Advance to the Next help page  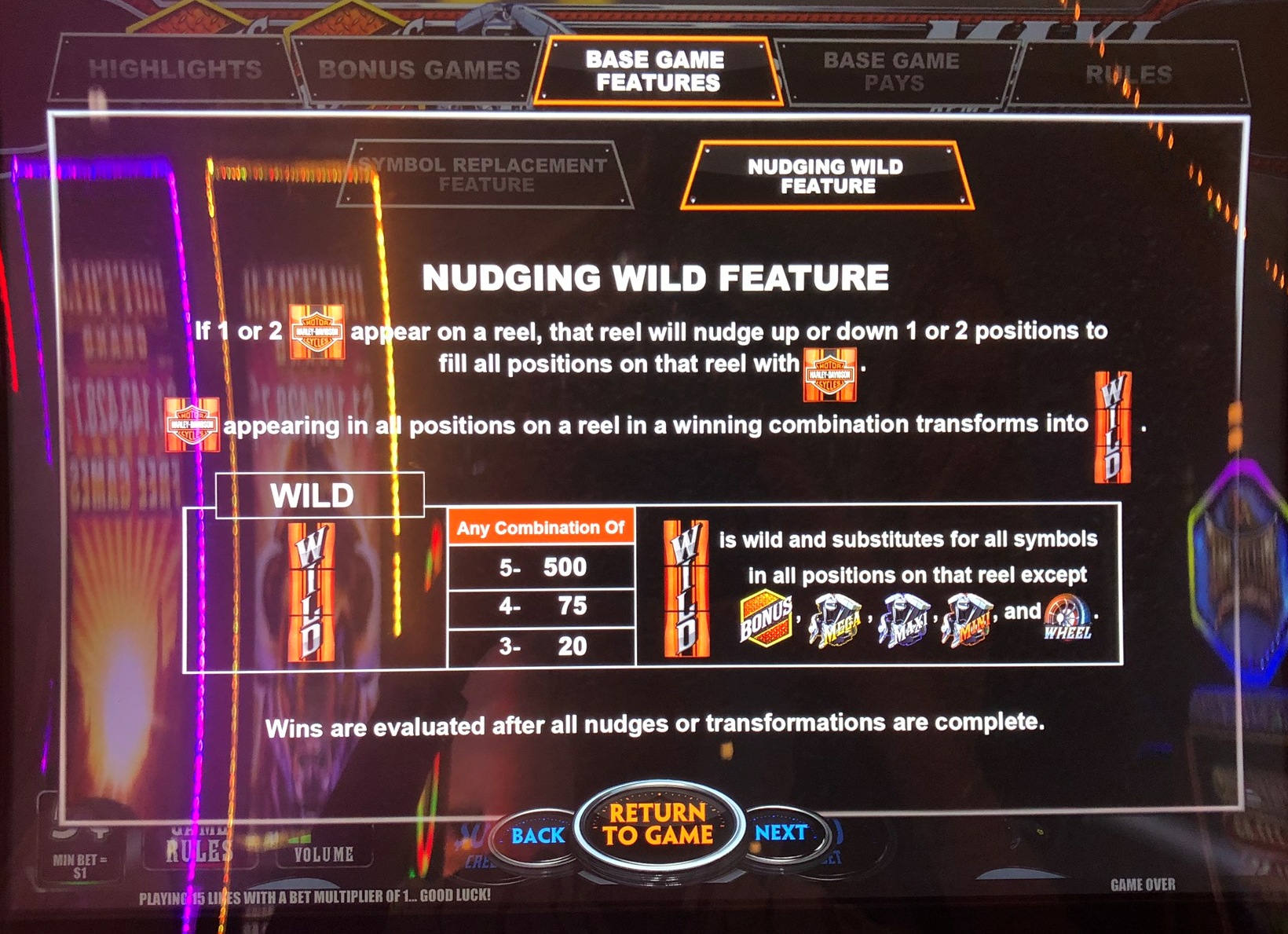pyautogui.click(x=781, y=833)
